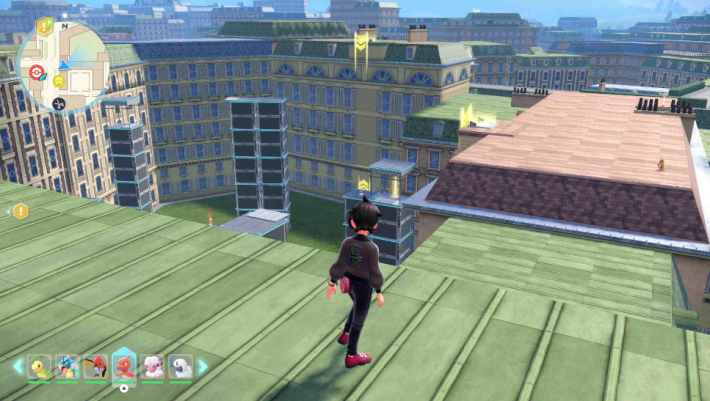Open the circular minimap
Screen dimensions: 710x401
[x=62, y=66]
